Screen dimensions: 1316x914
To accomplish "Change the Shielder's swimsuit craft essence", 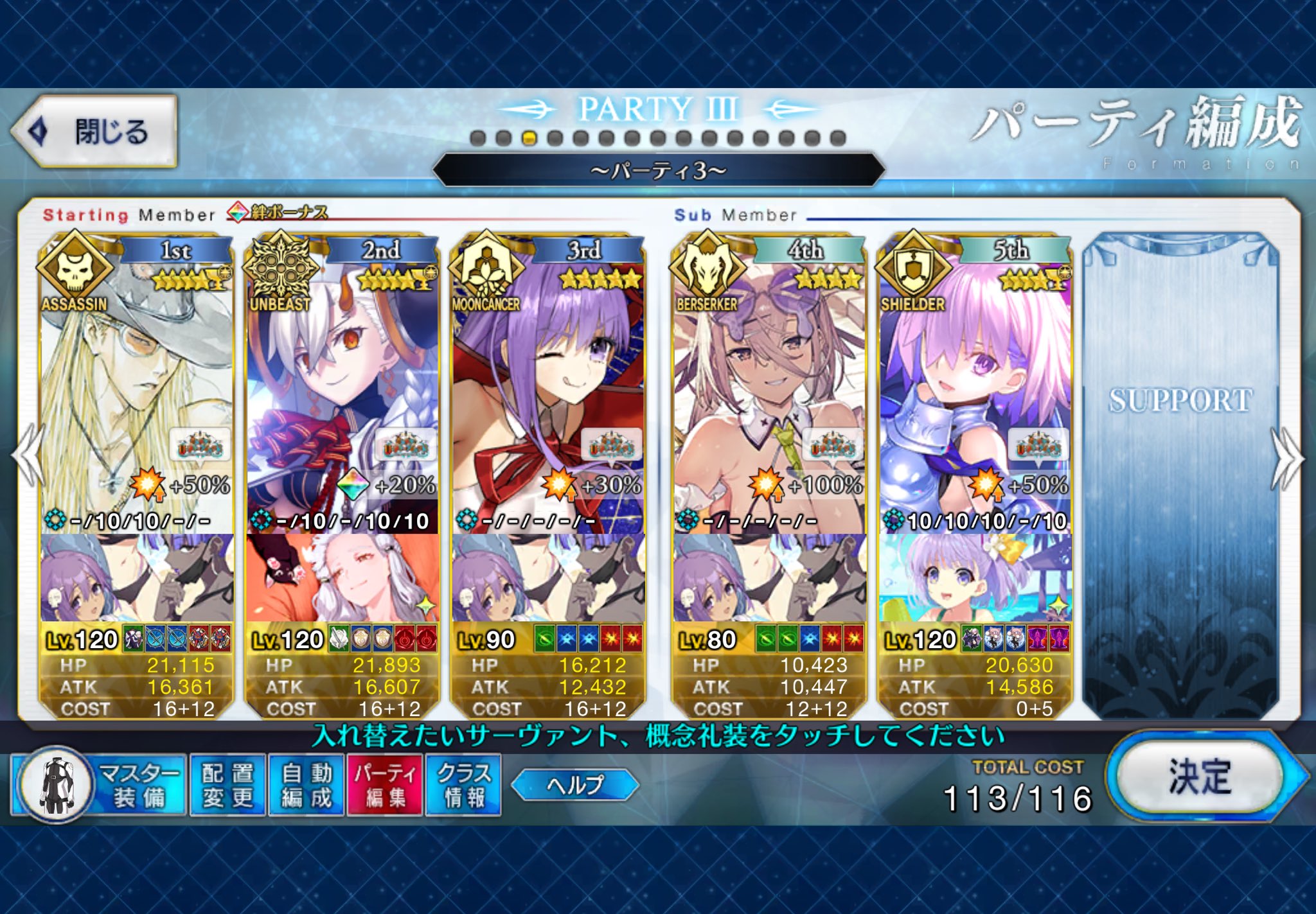I will click(x=975, y=578).
